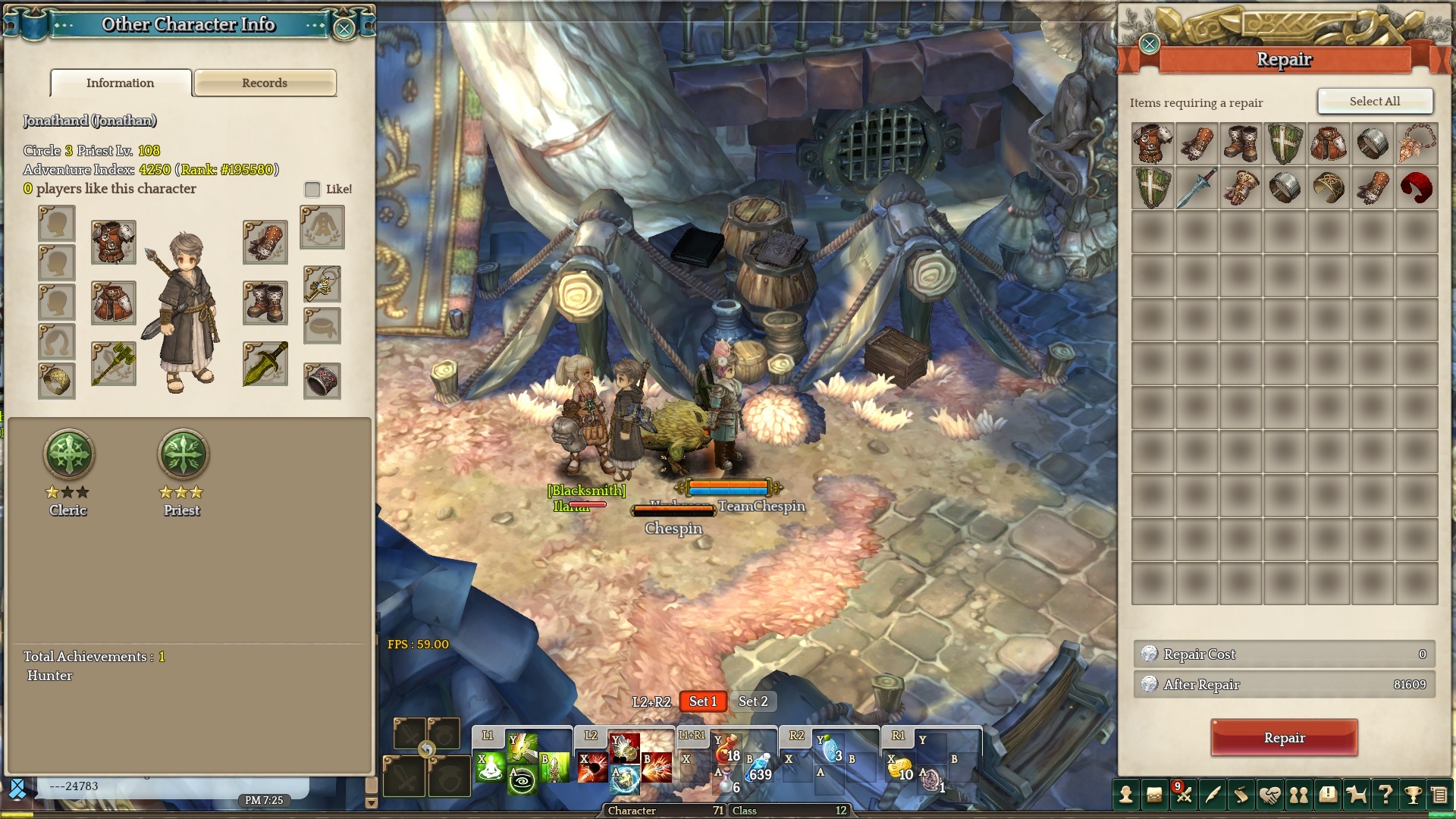Open the companion pet menu icon

1357,795
